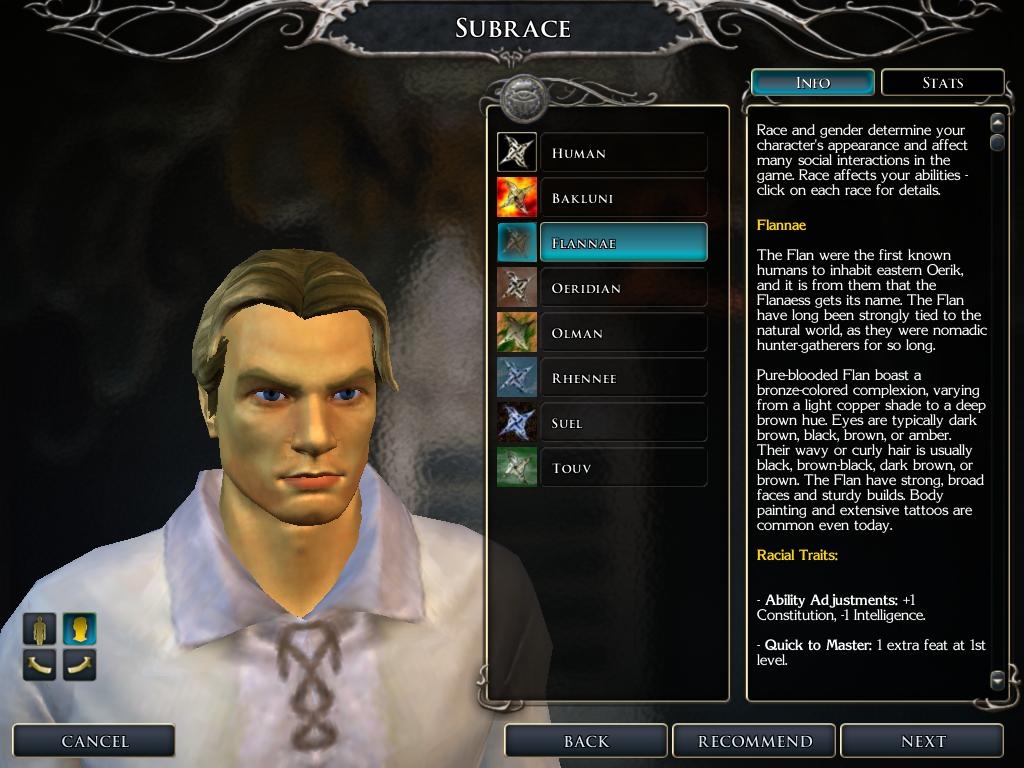Rotate the character model right
The height and width of the screenshot is (768, 1024).
[x=79, y=664]
